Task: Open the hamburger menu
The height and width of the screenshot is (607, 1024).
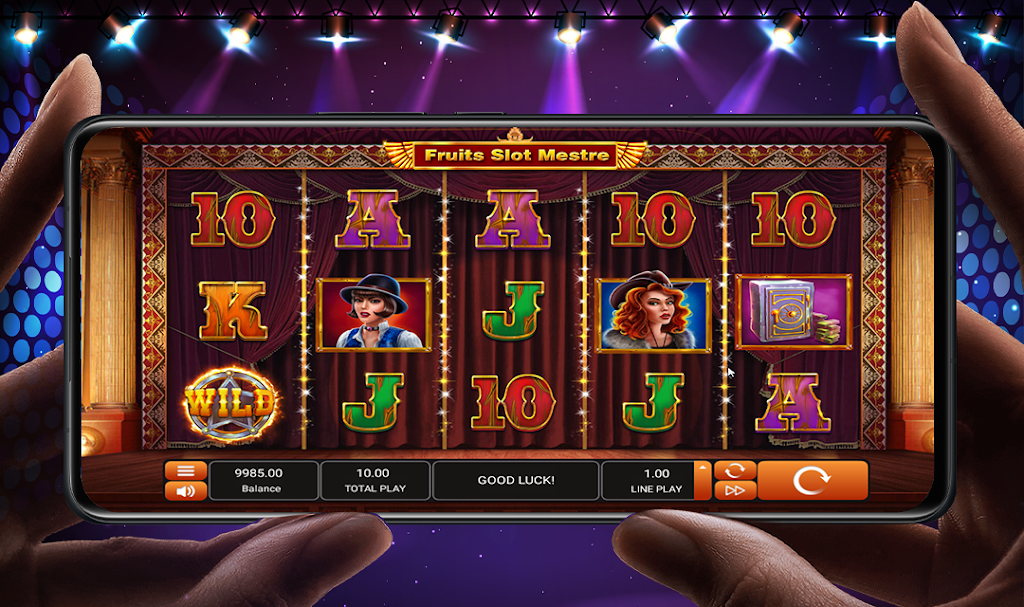Action: [185, 471]
